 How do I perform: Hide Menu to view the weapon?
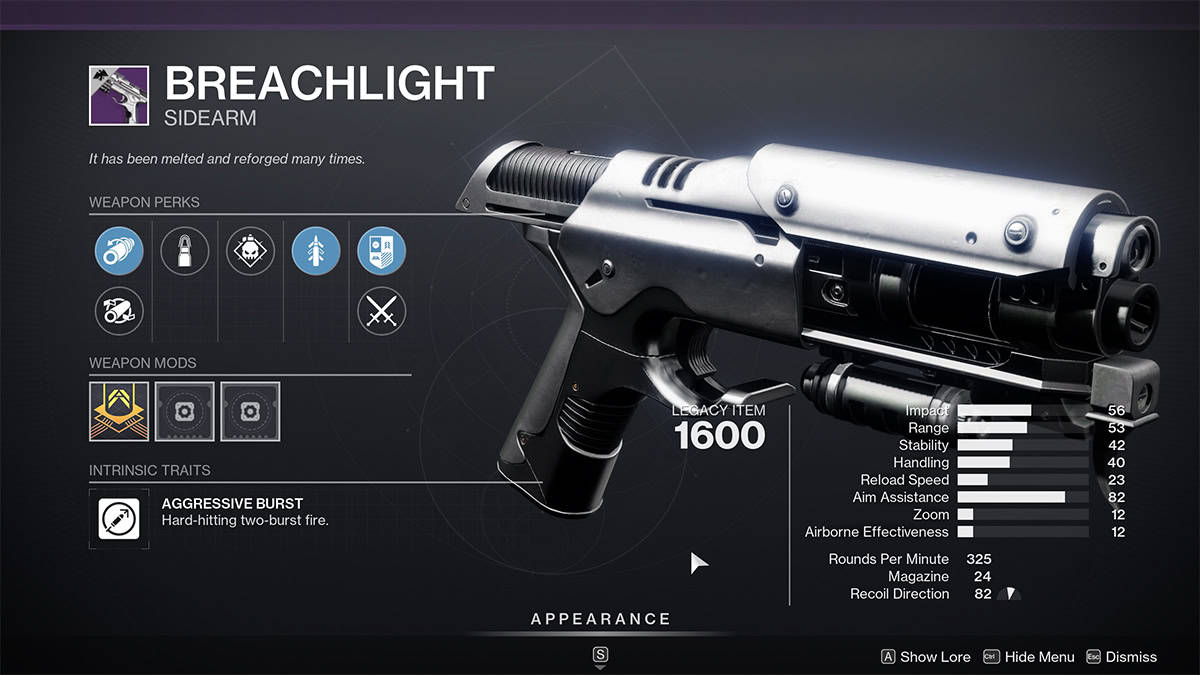[1029, 657]
